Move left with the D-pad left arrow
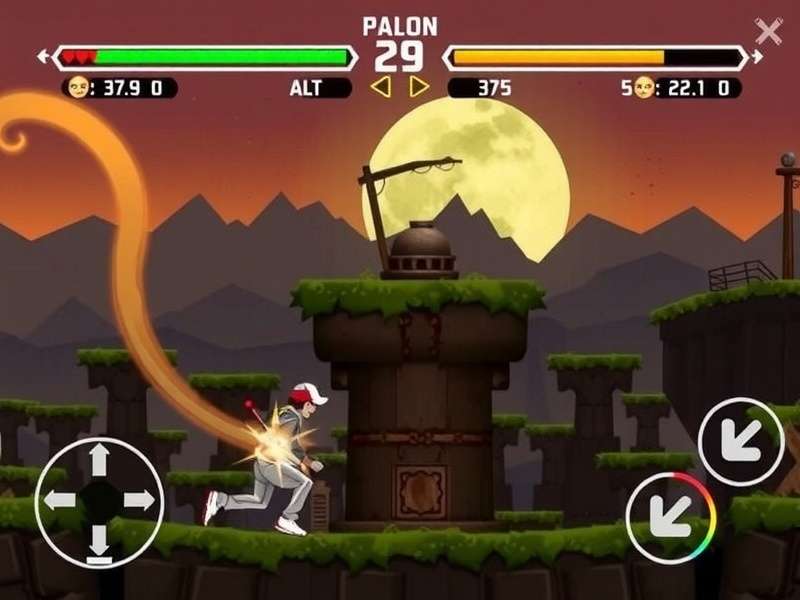The width and height of the screenshot is (800, 600). click(59, 501)
